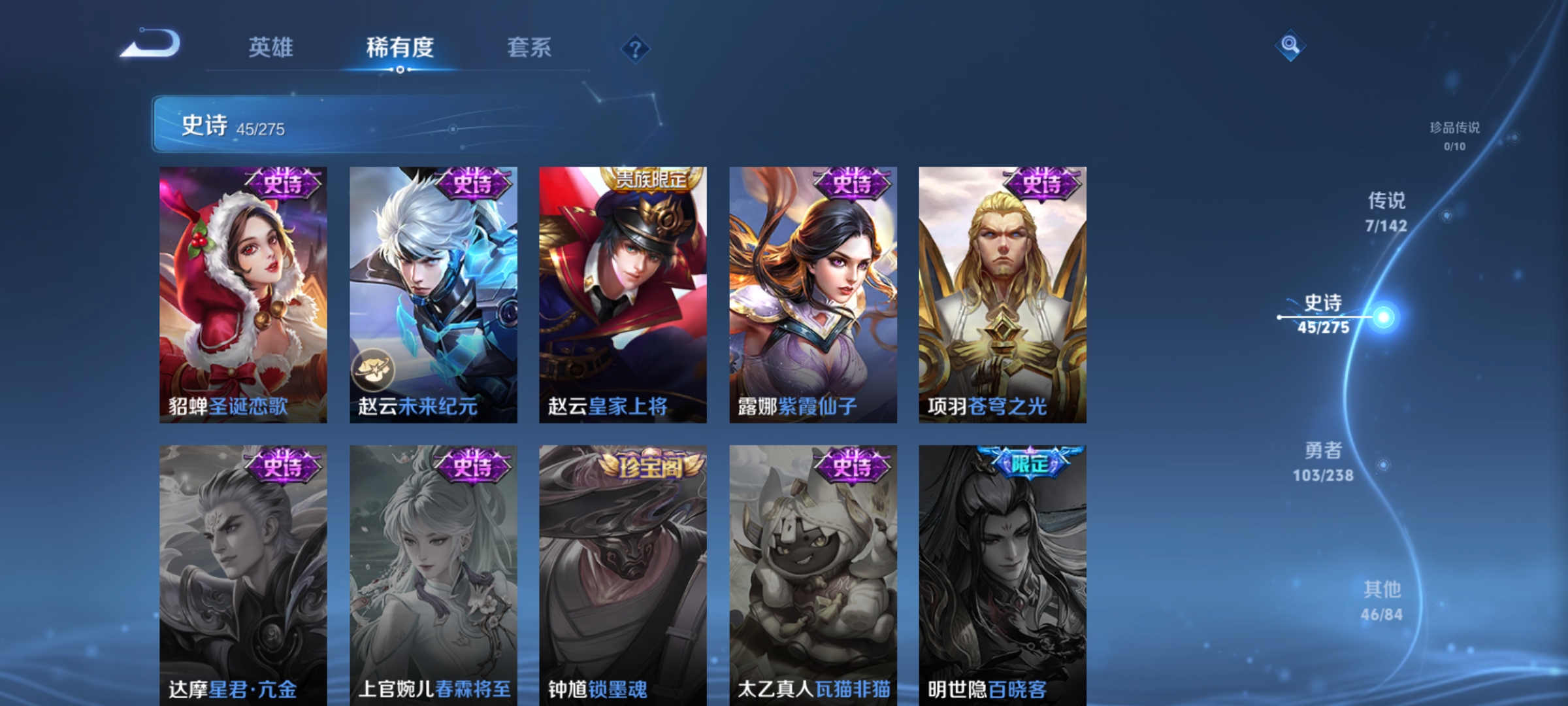
Task: Switch to the 套系 tab
Action: [529, 48]
